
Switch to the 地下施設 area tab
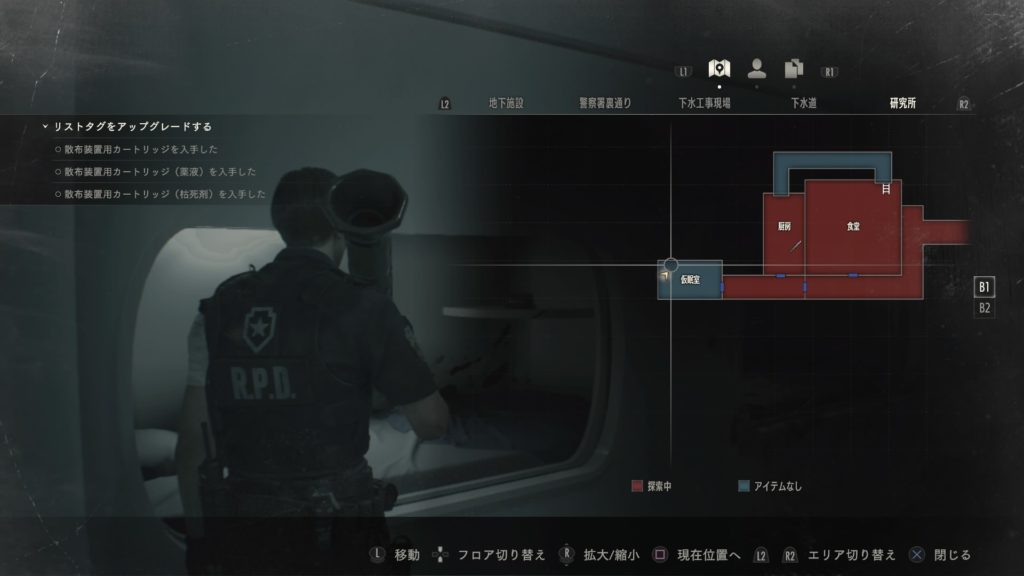pyautogui.click(x=506, y=103)
